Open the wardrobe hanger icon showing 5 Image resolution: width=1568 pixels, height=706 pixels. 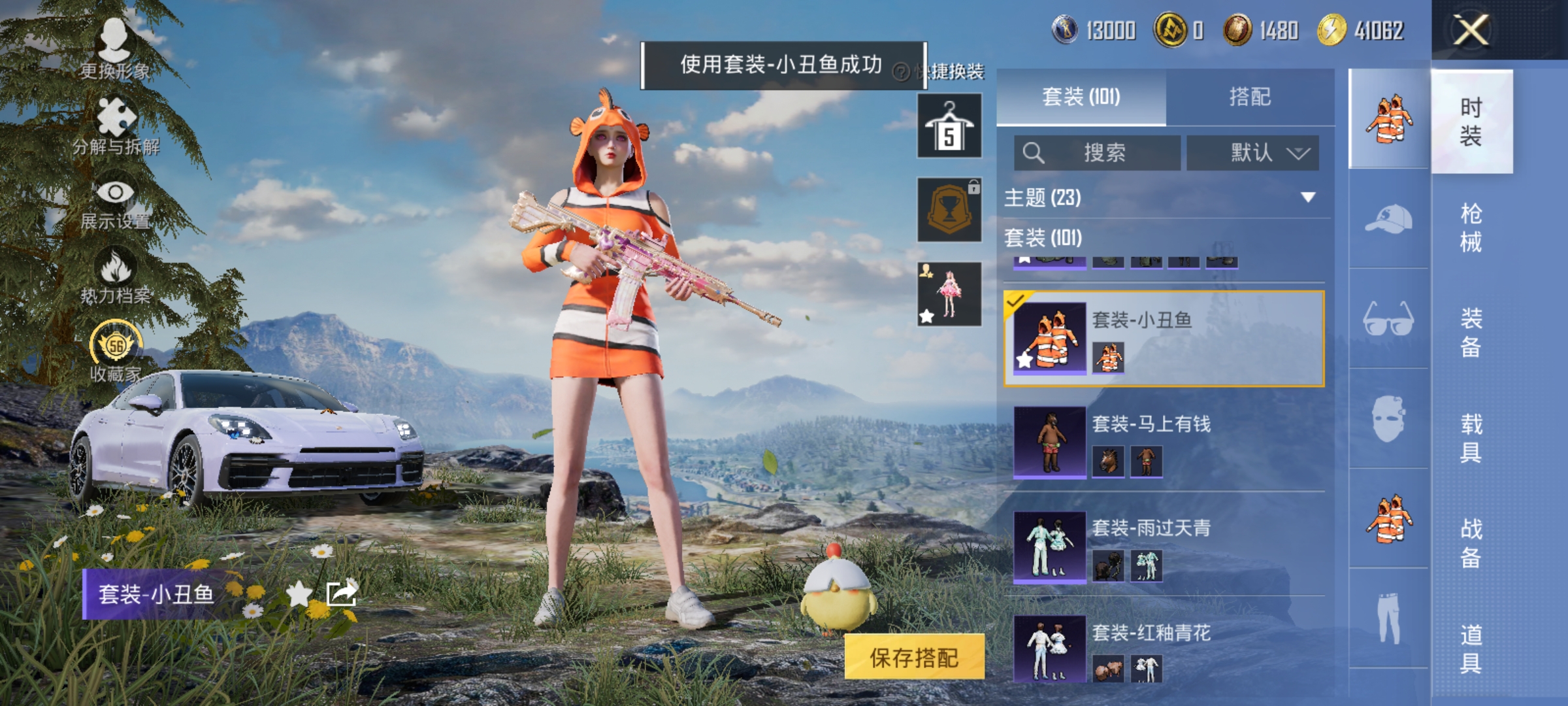[949, 124]
